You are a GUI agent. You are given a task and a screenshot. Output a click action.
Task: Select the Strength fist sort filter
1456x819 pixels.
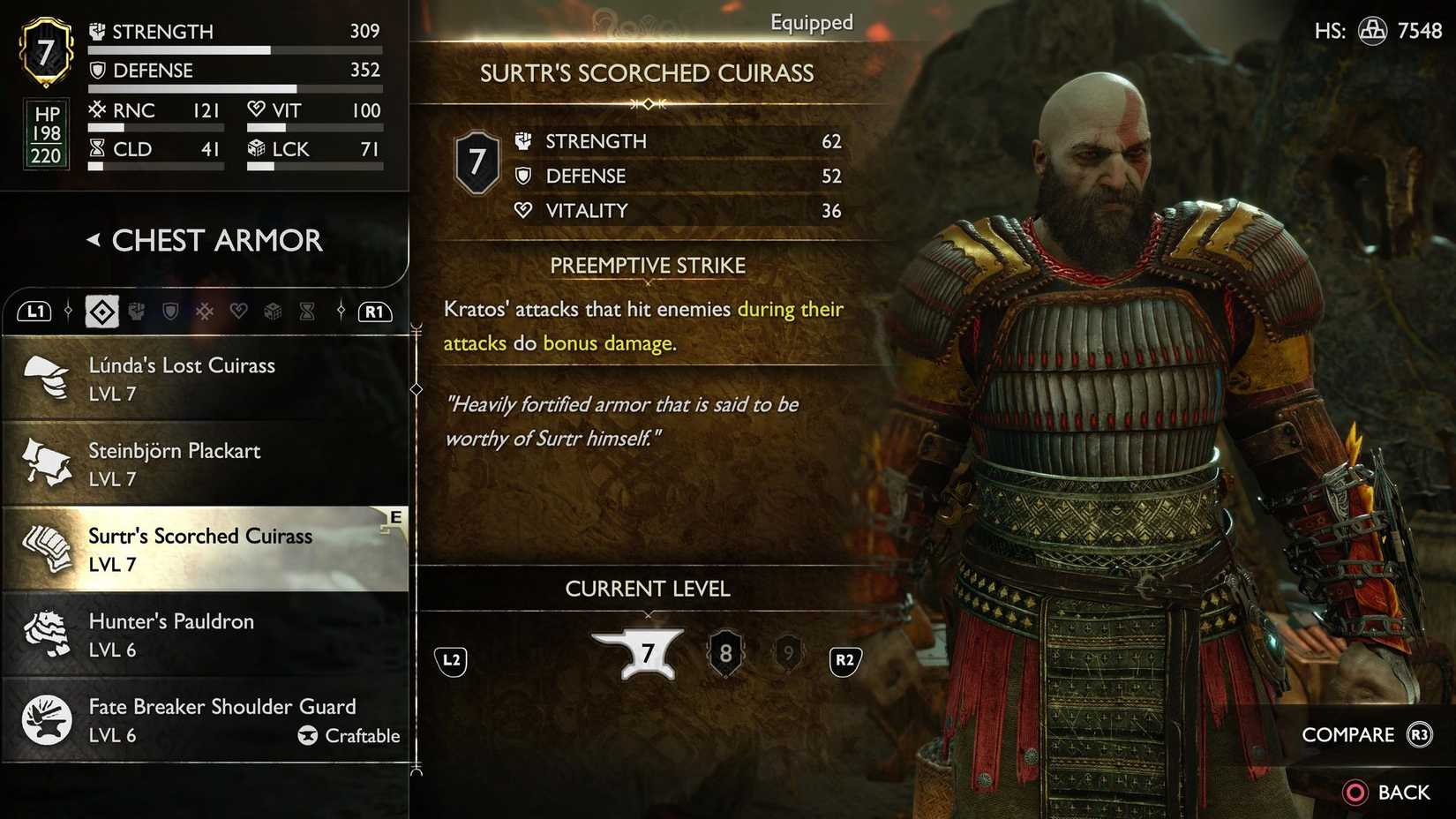pyautogui.click(x=136, y=311)
